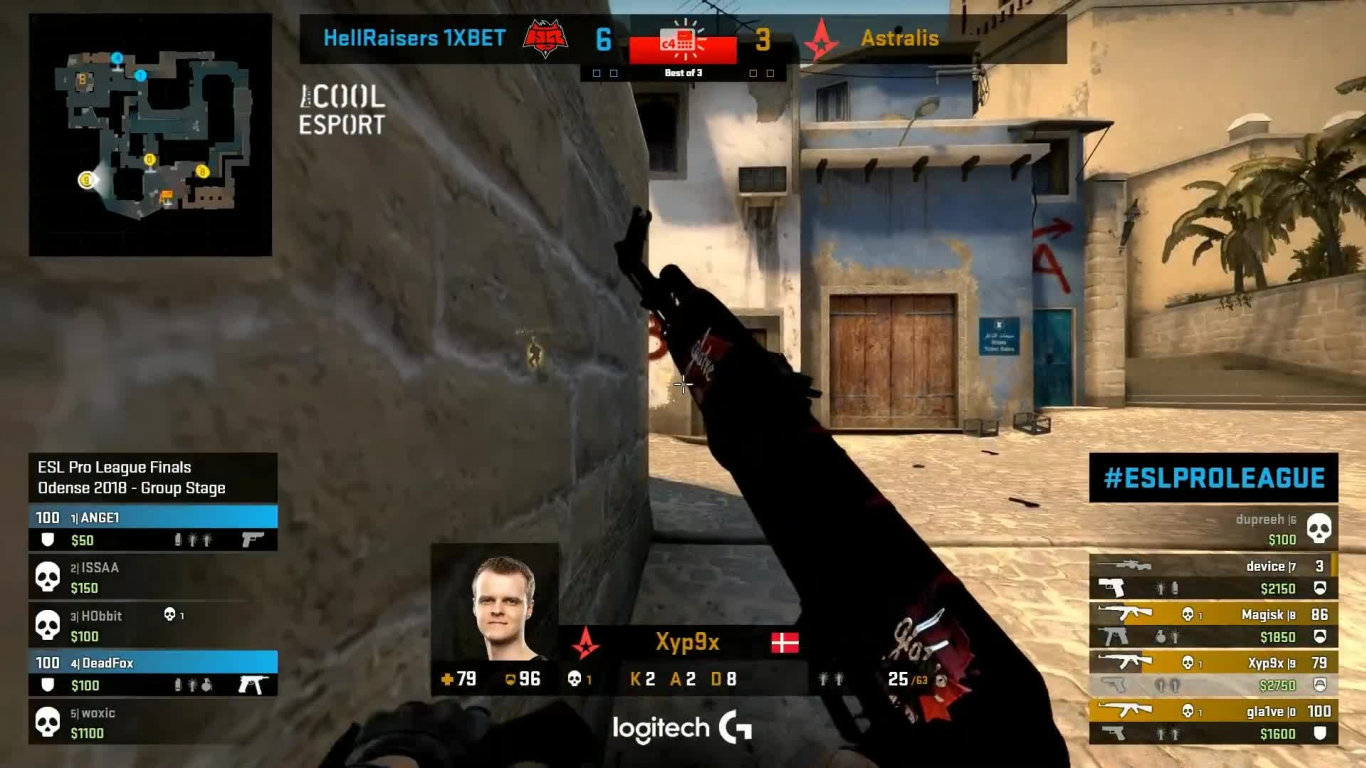Click the Cool Esport channel logo

[x=342, y=110]
